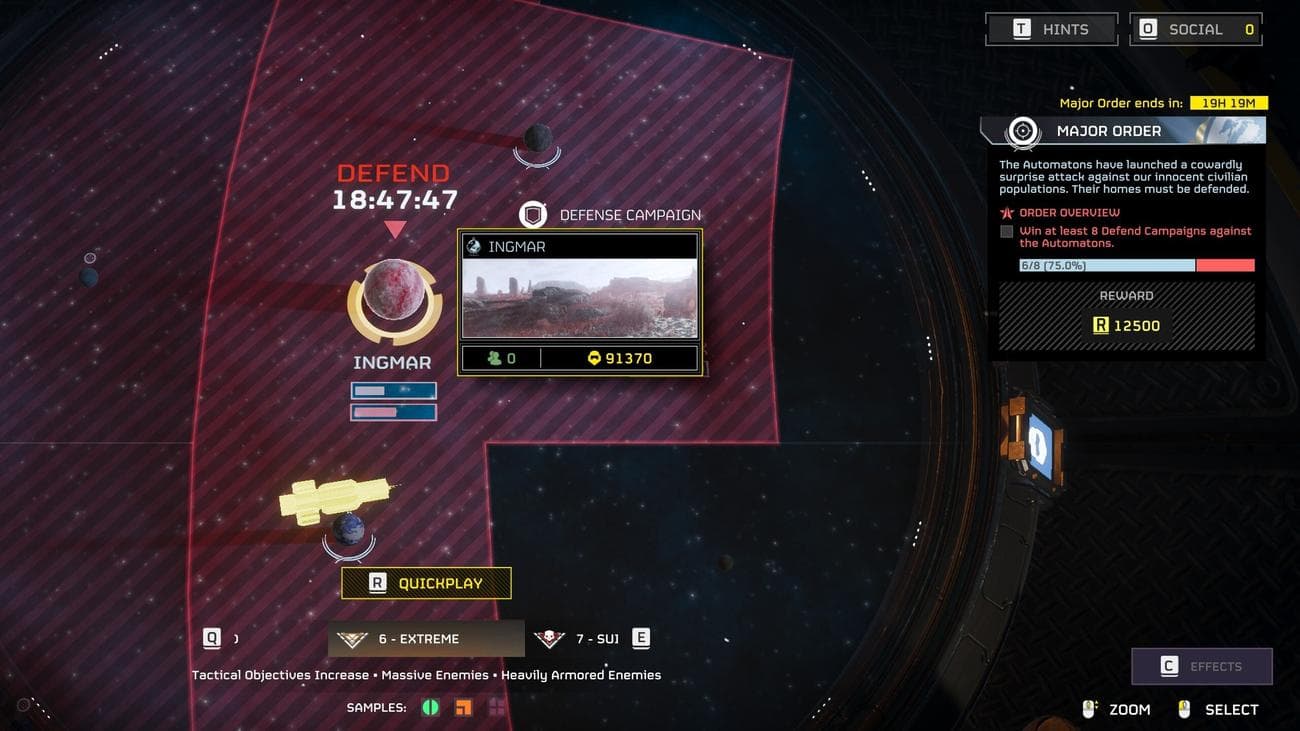The height and width of the screenshot is (731, 1300).
Task: Check the Win 8 Defend Campaigns objective checkbox
Action: [x=1006, y=231]
